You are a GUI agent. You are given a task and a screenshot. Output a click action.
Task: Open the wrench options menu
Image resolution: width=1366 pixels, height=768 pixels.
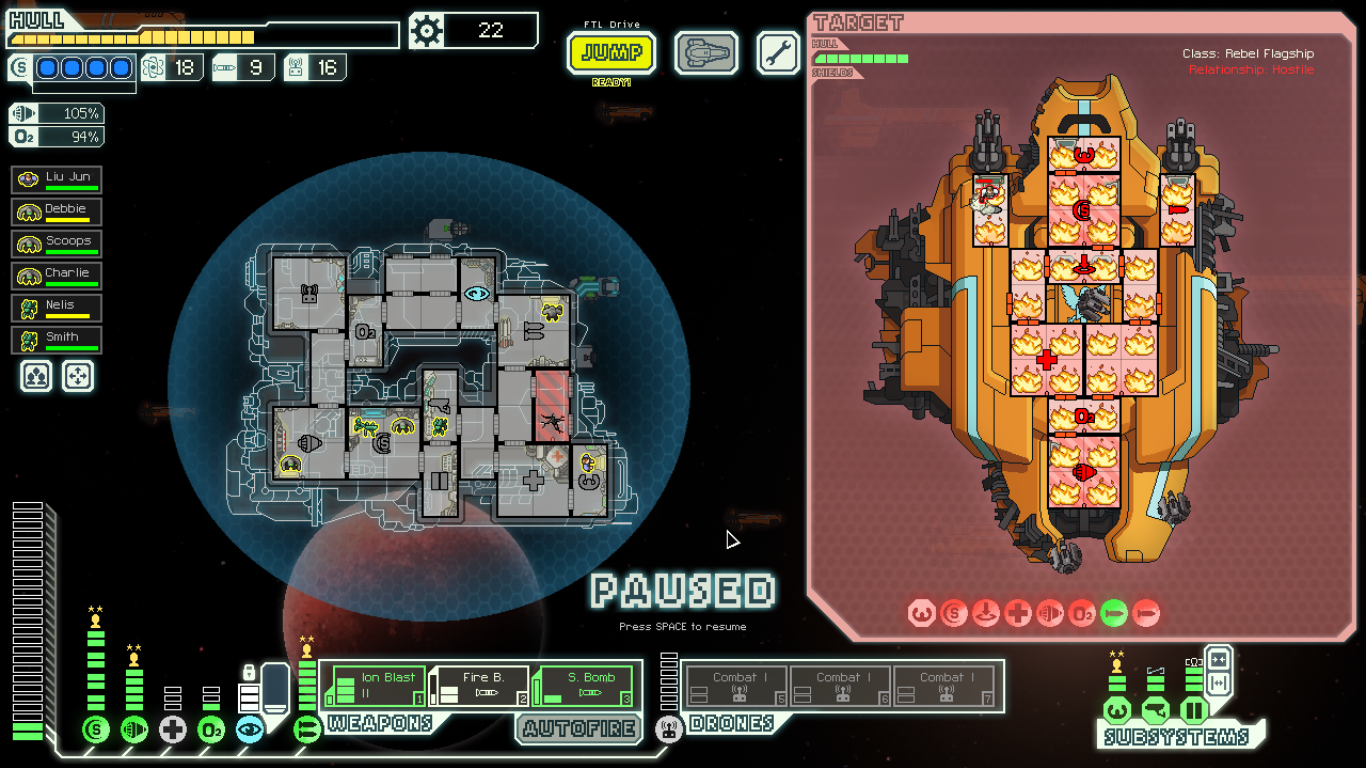pos(778,52)
